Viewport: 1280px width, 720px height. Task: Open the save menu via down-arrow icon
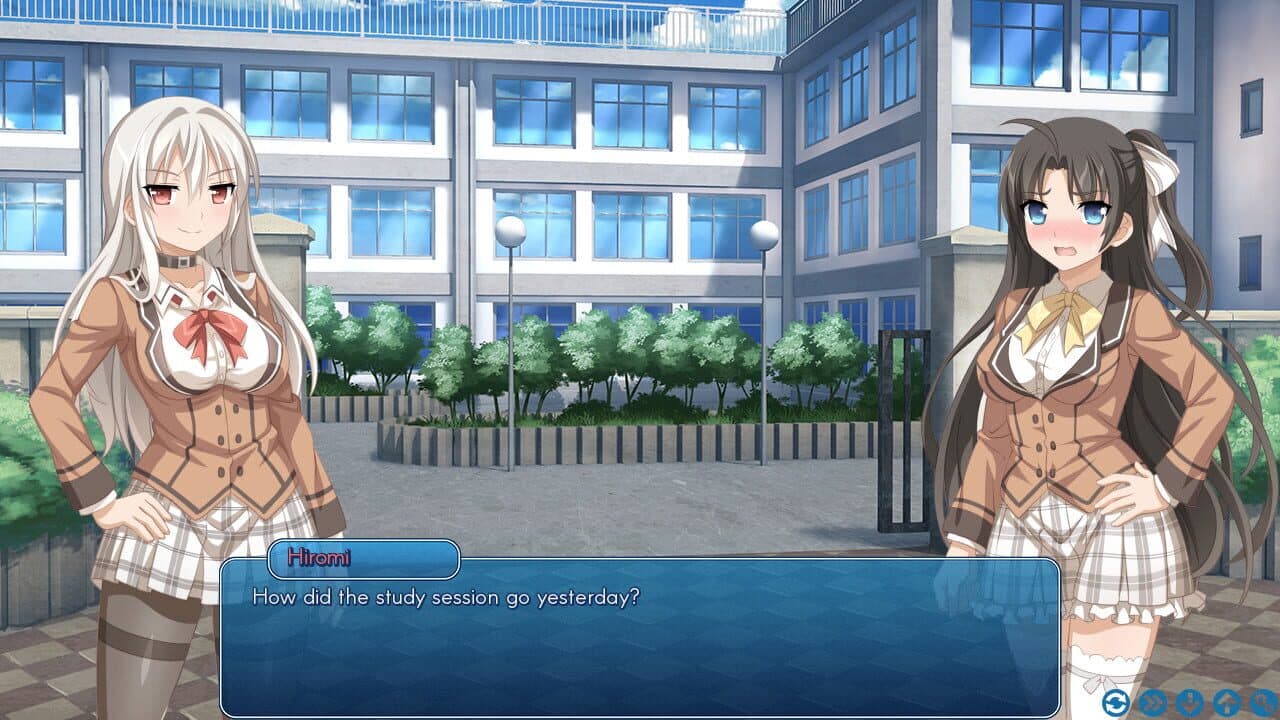point(1188,703)
